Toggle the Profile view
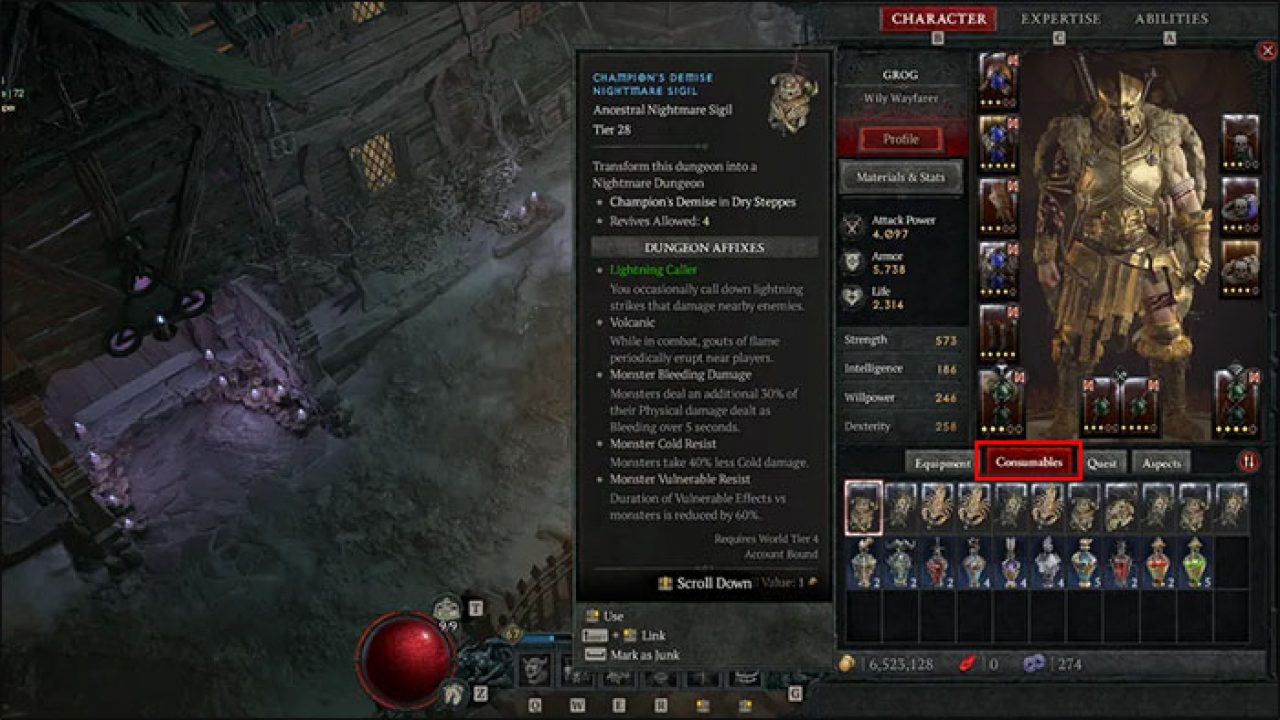Viewport: 1280px width, 720px height. pos(899,139)
